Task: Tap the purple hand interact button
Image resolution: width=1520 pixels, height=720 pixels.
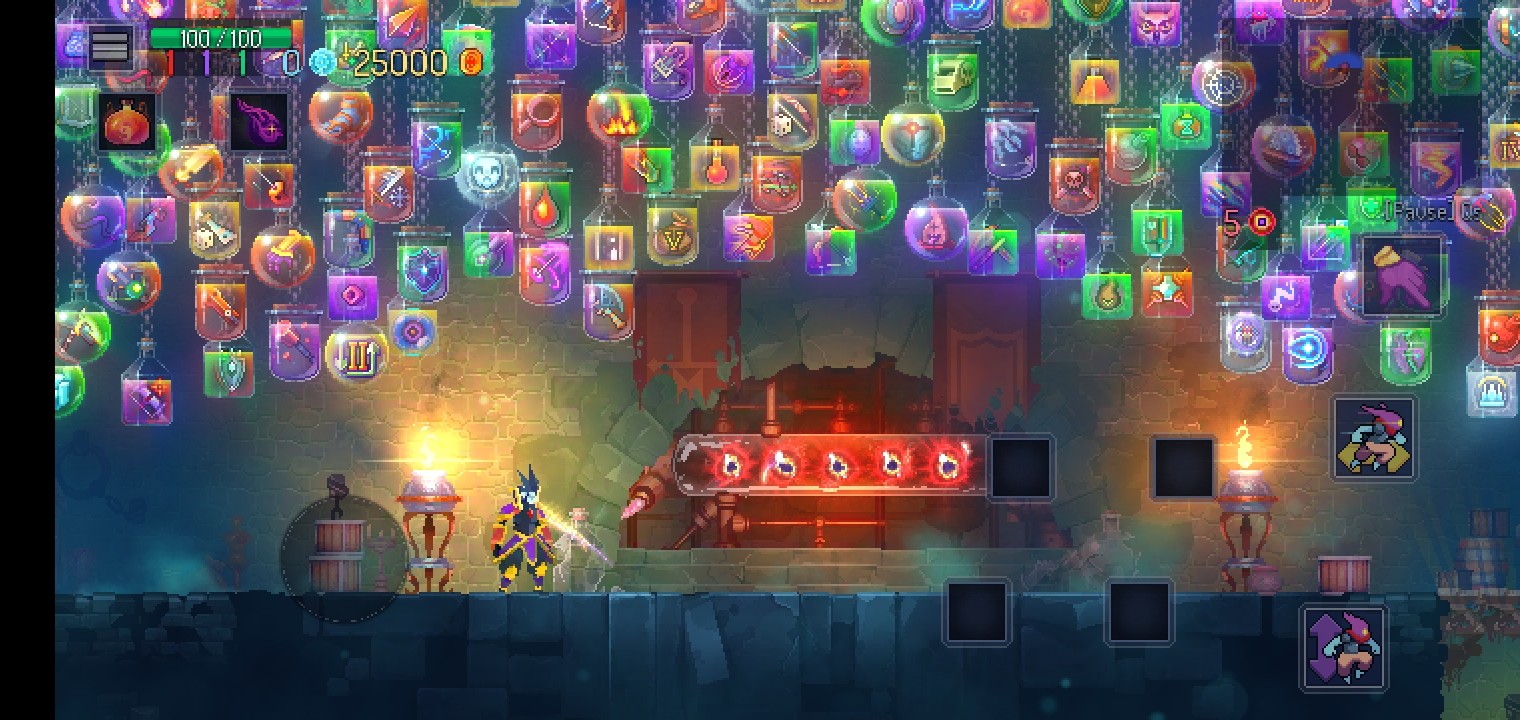Action: (1402, 277)
